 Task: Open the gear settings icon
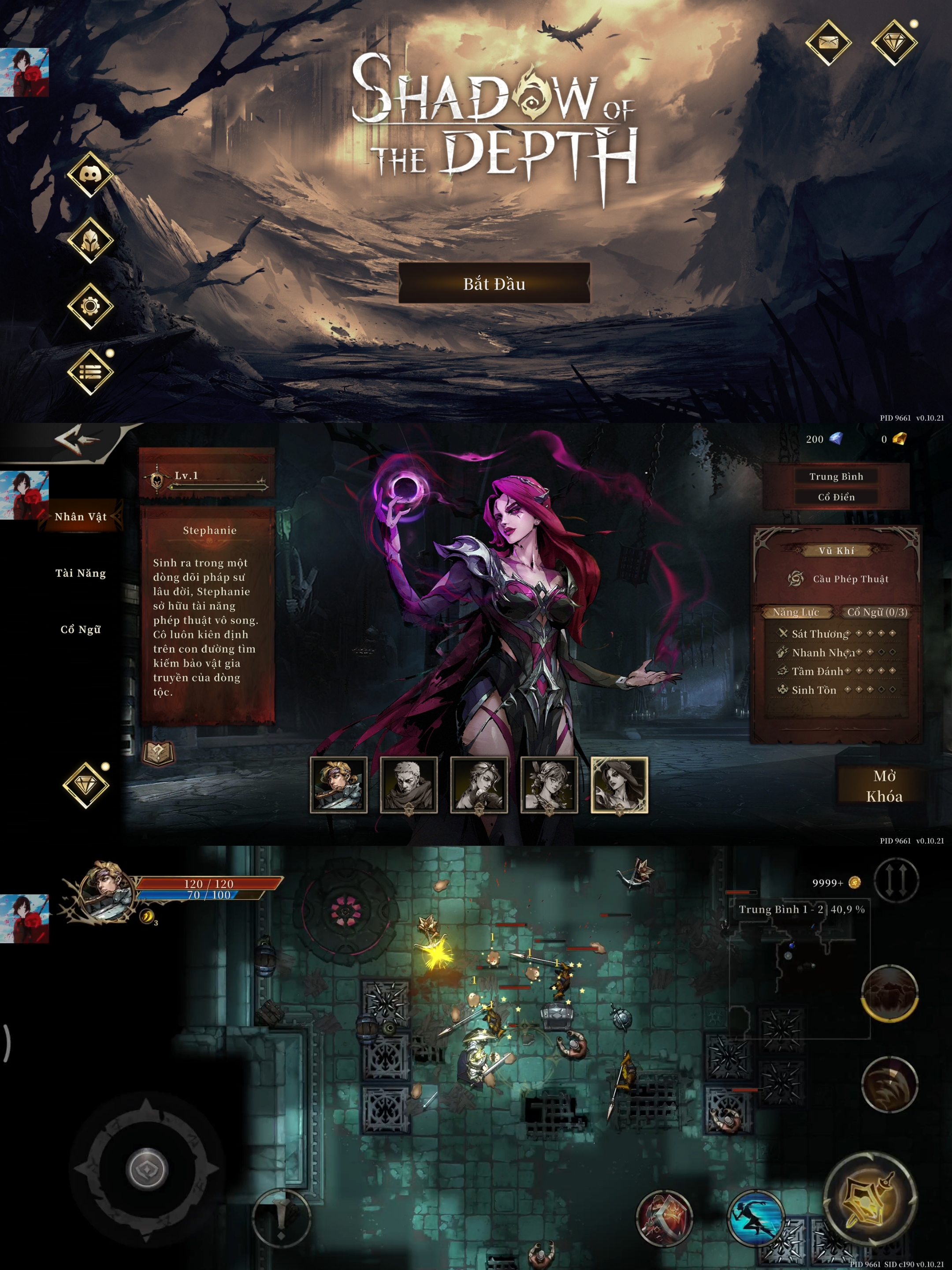coord(90,306)
